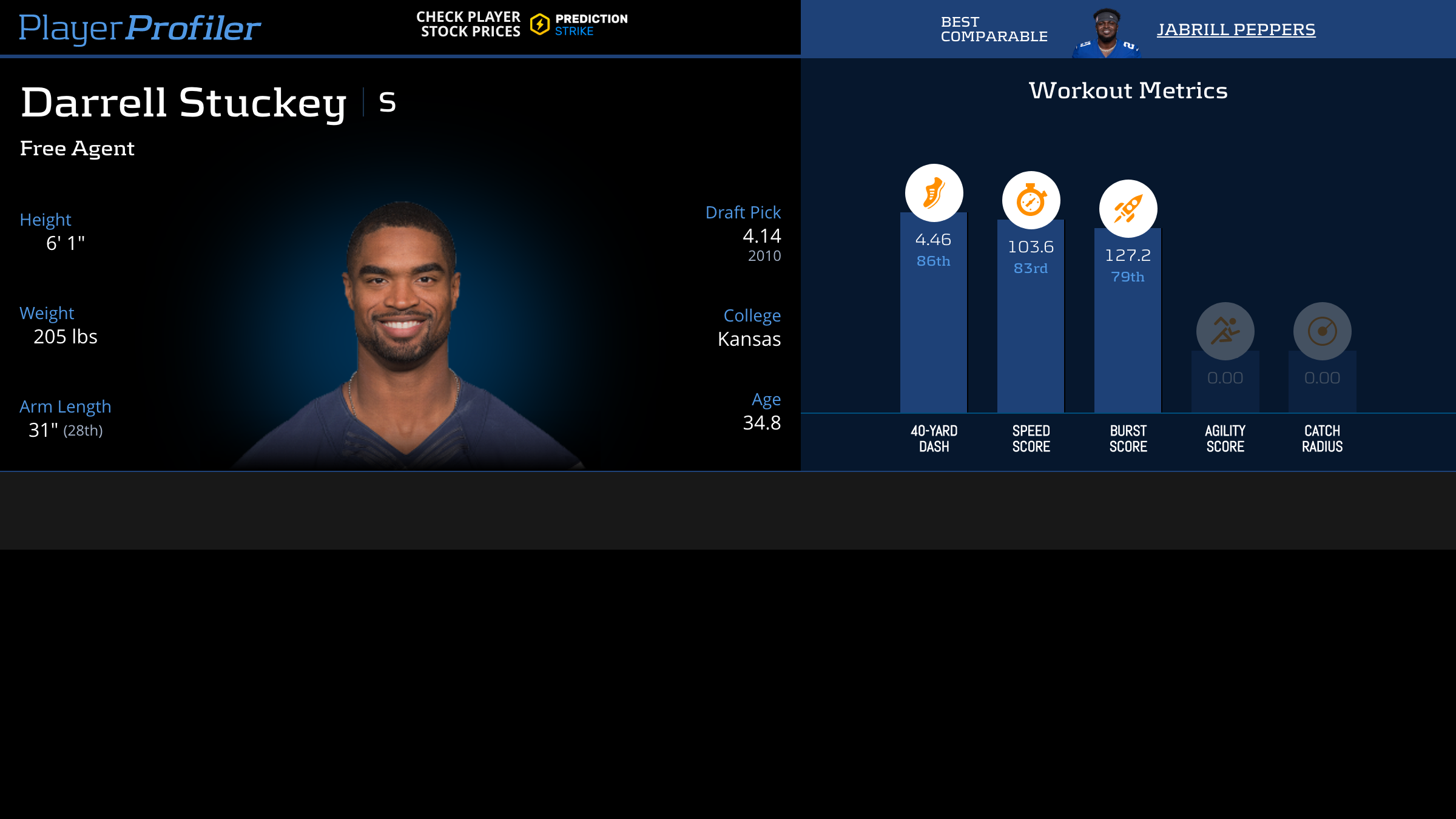Open Jabrill Peppers comparable player link
The width and height of the screenshot is (1456, 819).
tap(1236, 29)
